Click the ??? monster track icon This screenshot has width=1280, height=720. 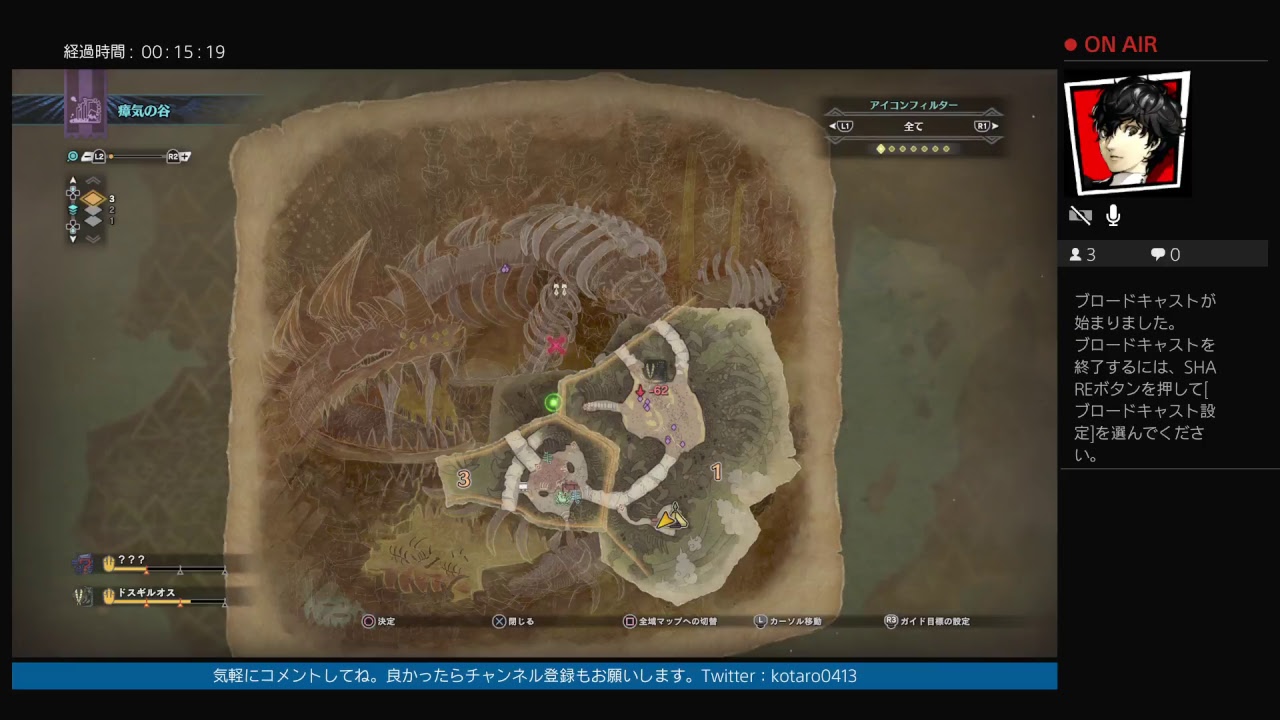pyautogui.click(x=83, y=563)
